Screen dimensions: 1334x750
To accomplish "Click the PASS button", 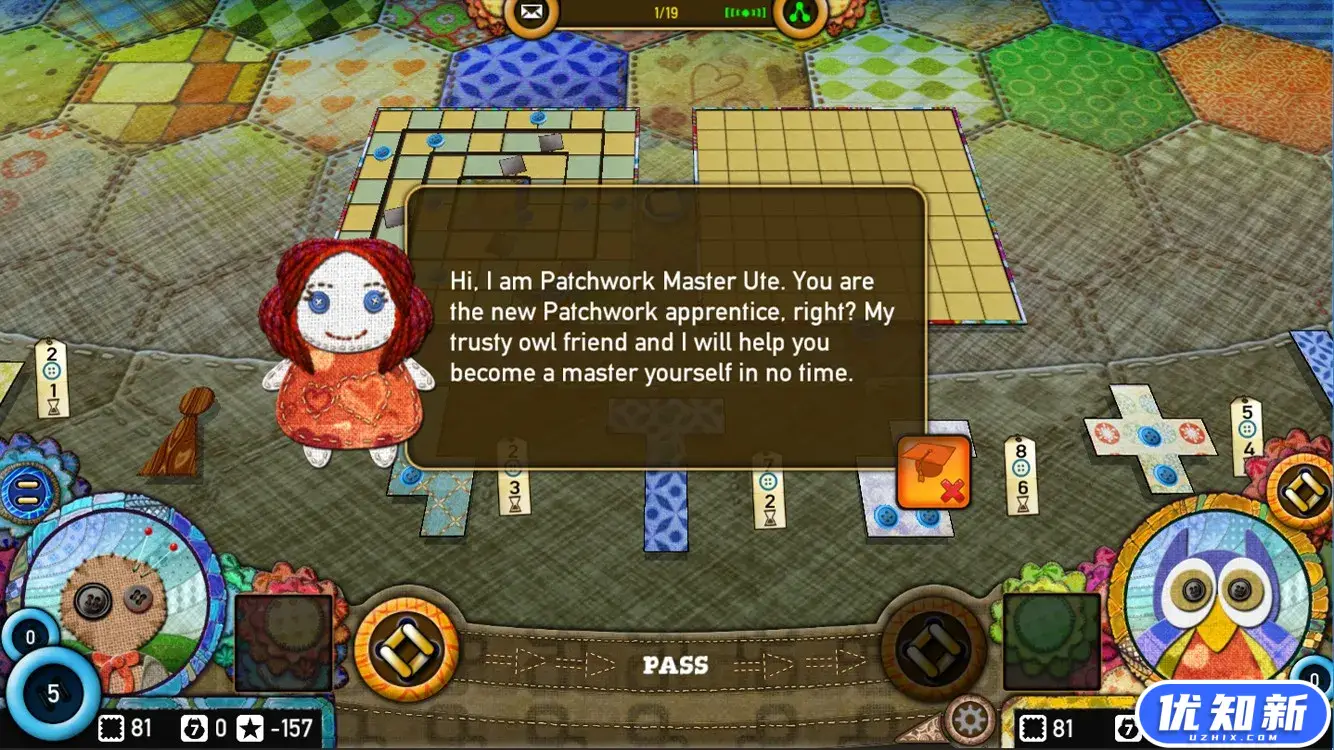I will pyautogui.click(x=675, y=665).
